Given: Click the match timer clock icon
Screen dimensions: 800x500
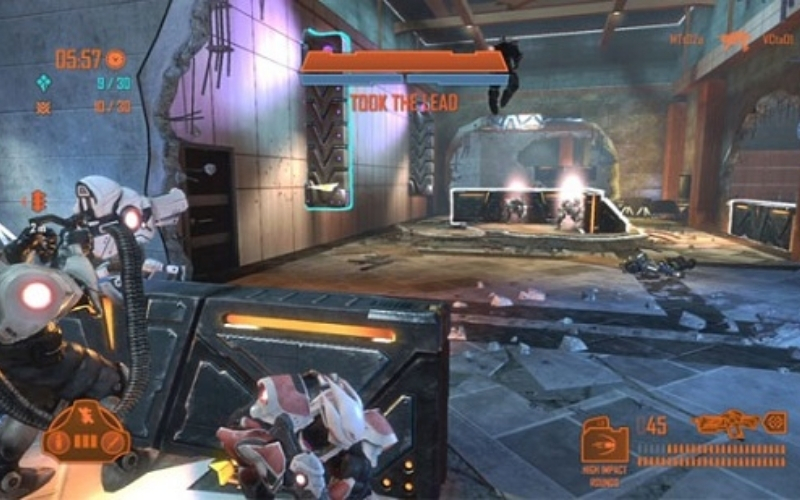Looking at the screenshot, I should tap(116, 59).
